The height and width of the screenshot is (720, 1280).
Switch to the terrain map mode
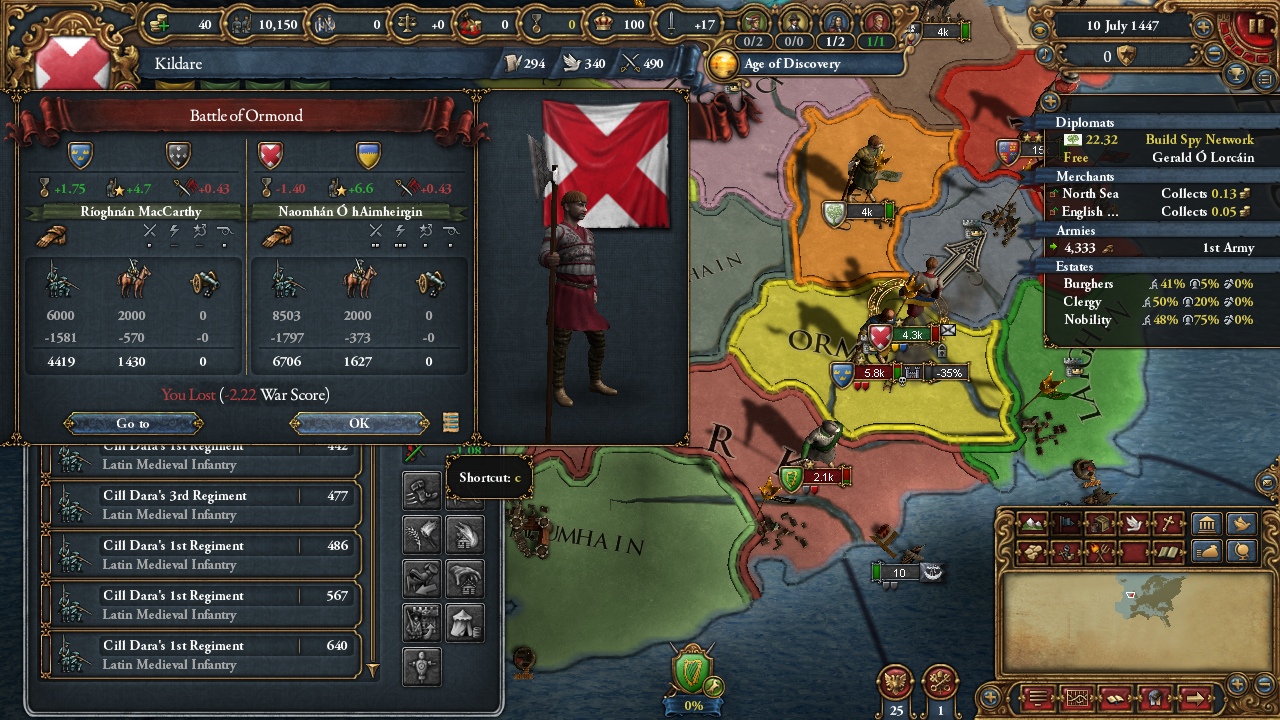[x=1030, y=524]
